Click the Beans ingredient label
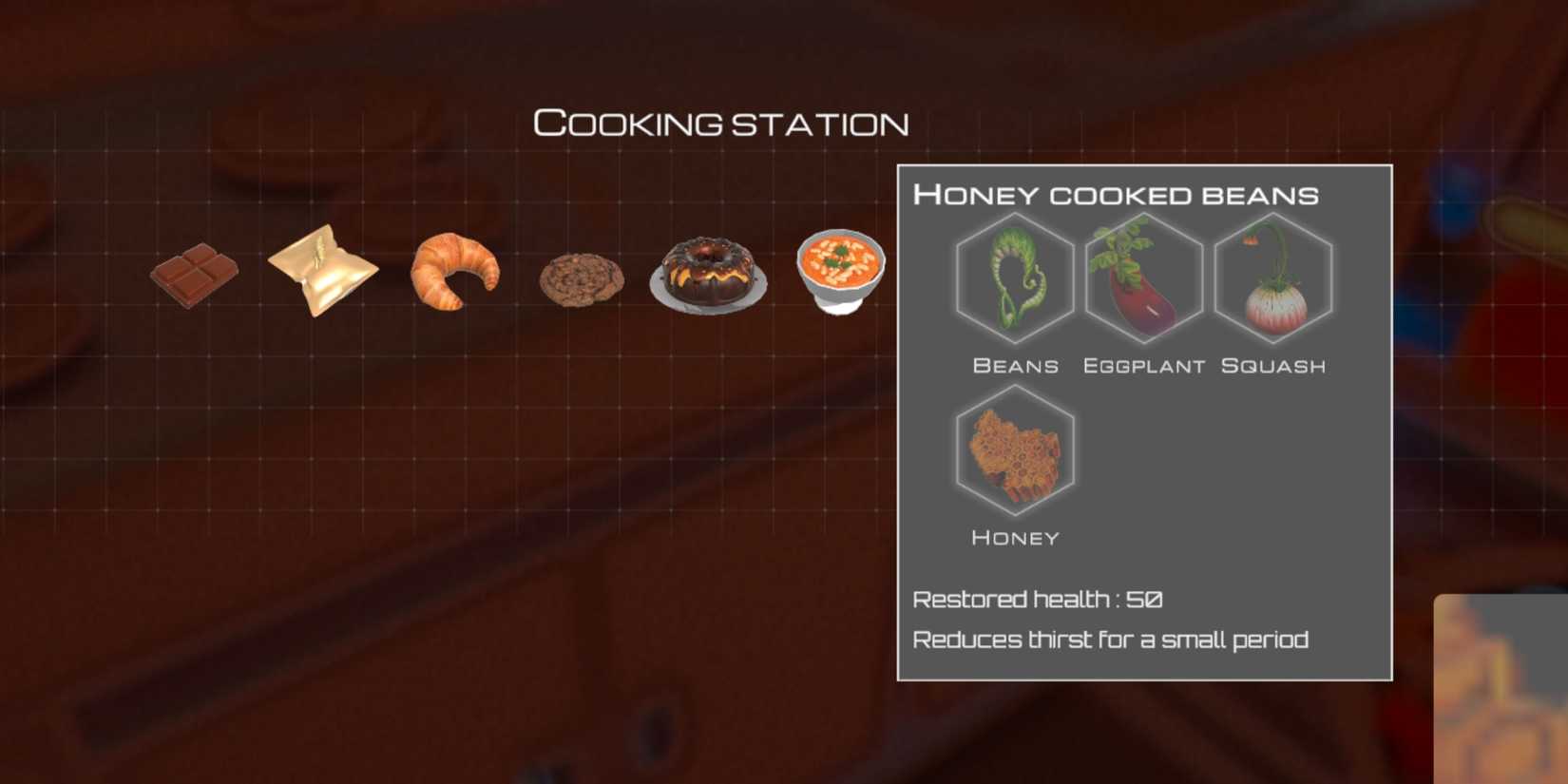The width and height of the screenshot is (1568, 784). [1015, 365]
